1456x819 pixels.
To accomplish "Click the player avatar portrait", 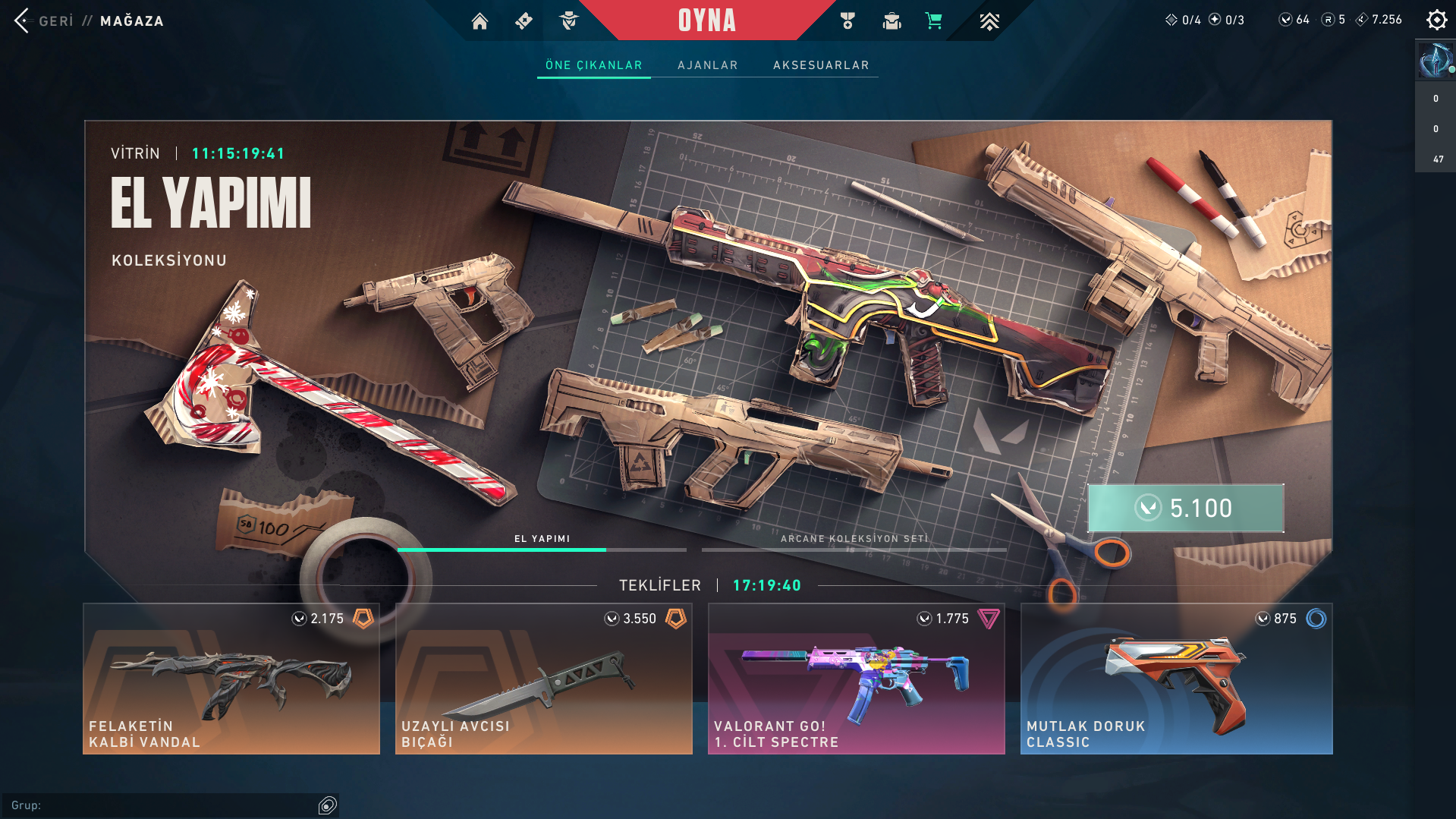I will pos(1435,61).
